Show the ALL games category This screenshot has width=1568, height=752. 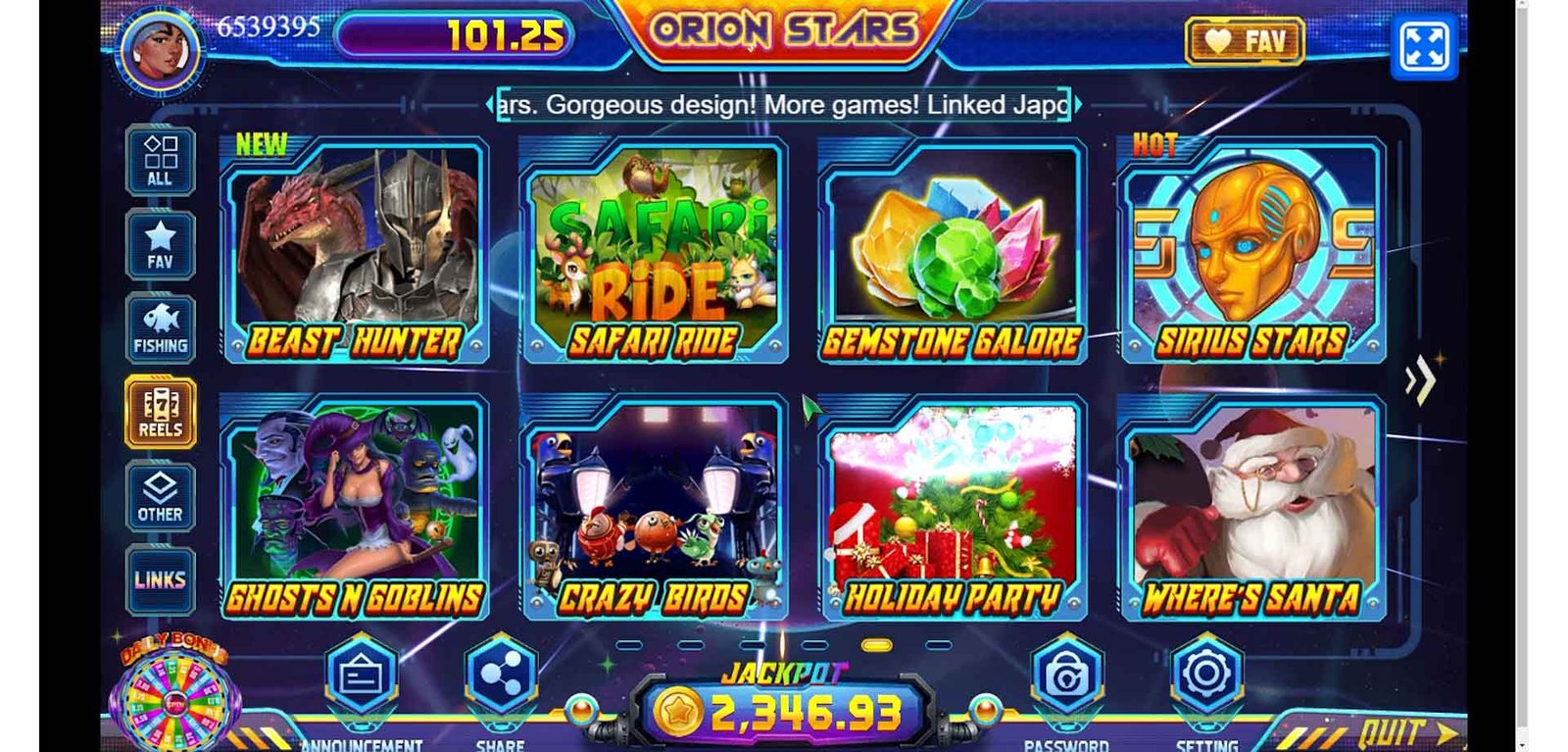tap(160, 161)
